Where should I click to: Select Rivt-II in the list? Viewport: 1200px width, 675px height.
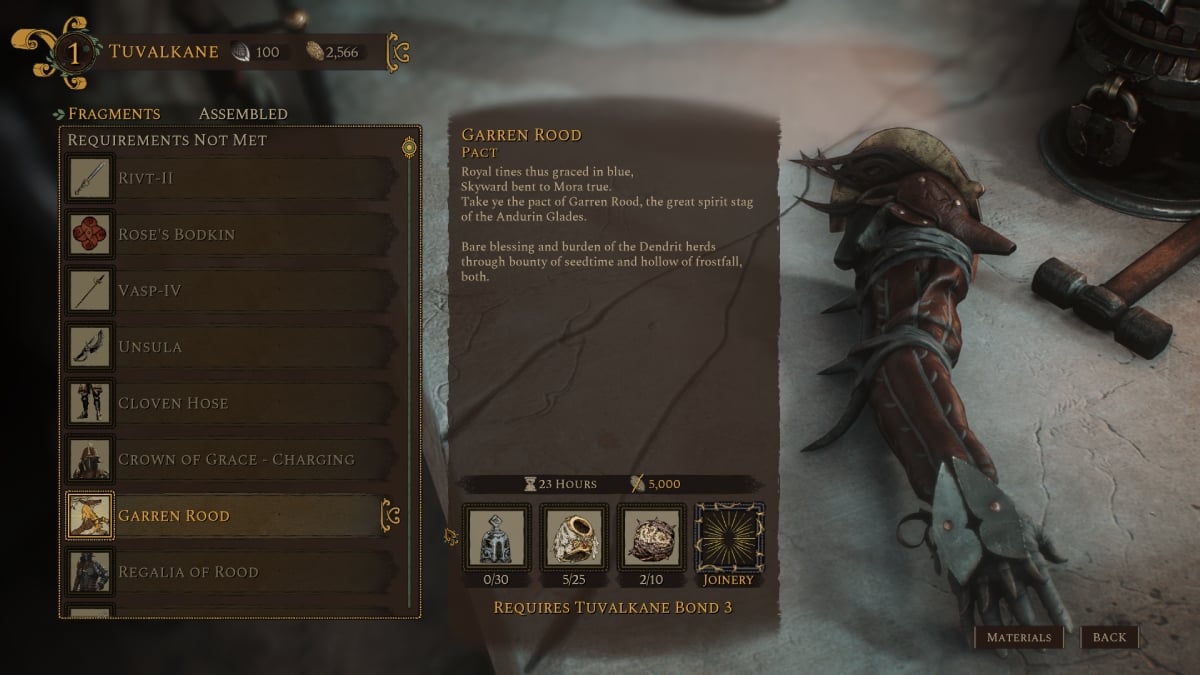(x=232, y=178)
